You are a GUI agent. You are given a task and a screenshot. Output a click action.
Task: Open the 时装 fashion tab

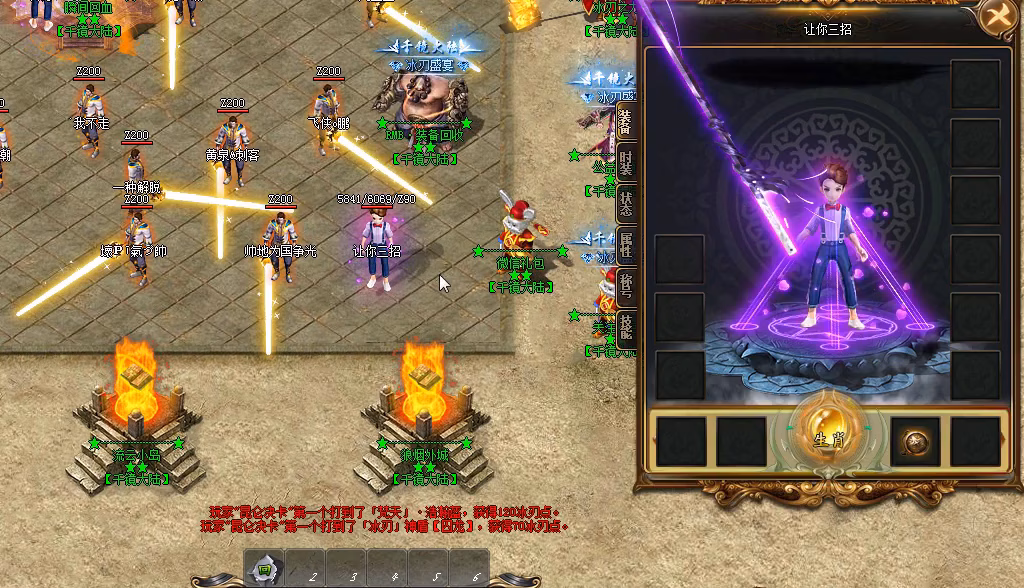point(626,163)
